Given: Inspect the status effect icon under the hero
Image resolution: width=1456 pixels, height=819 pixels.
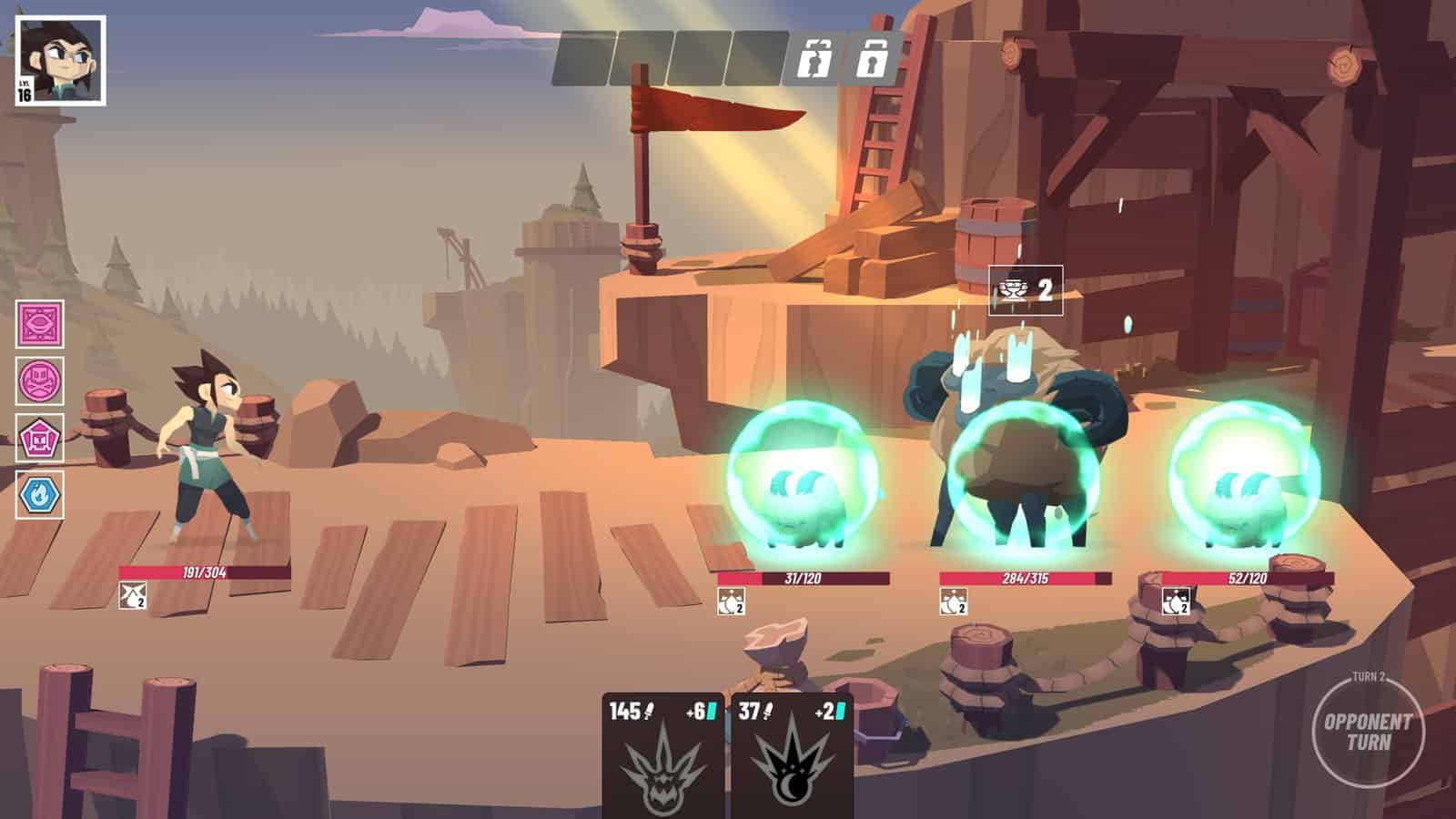Looking at the screenshot, I should pyautogui.click(x=132, y=597).
